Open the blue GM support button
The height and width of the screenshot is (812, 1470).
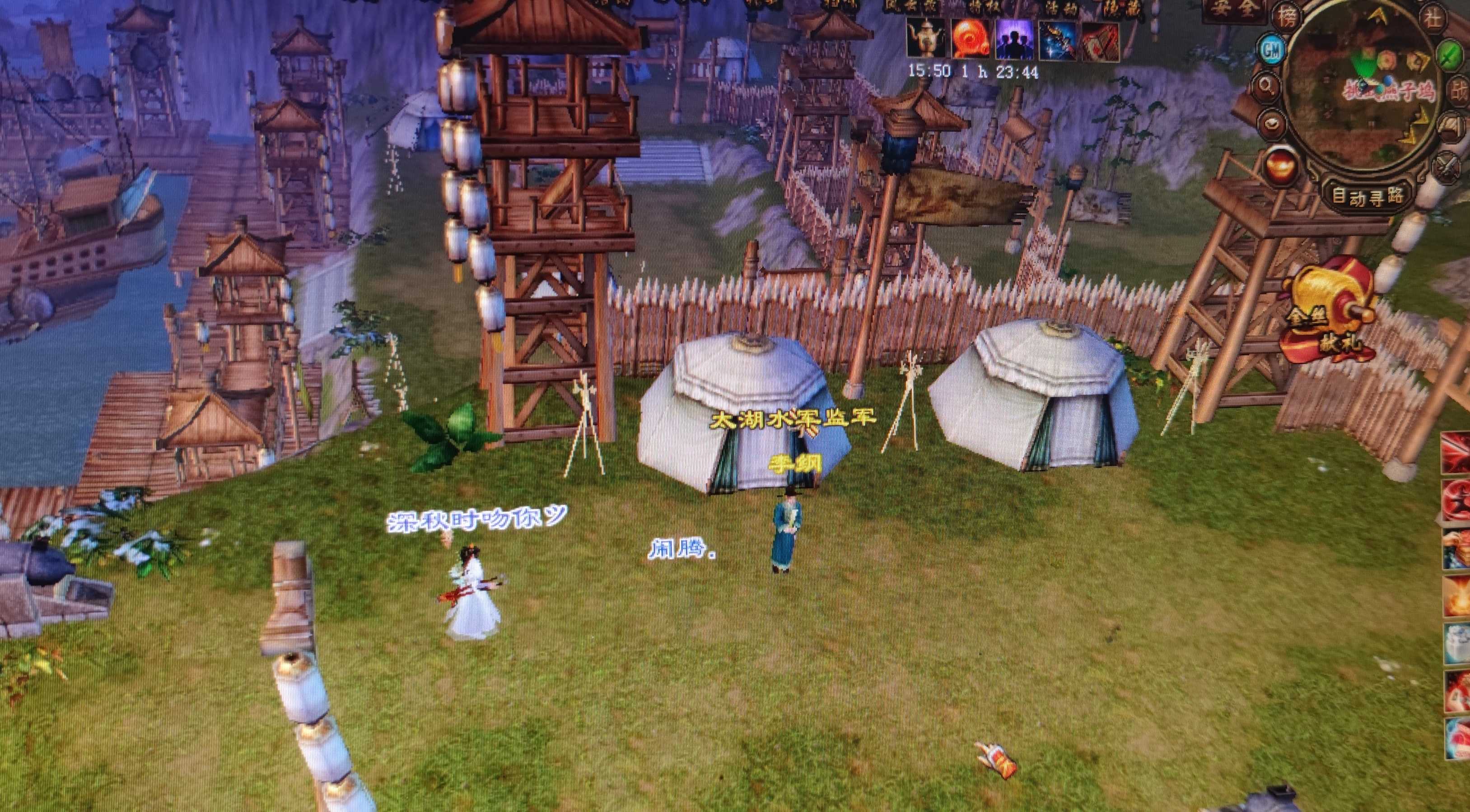coord(1272,50)
